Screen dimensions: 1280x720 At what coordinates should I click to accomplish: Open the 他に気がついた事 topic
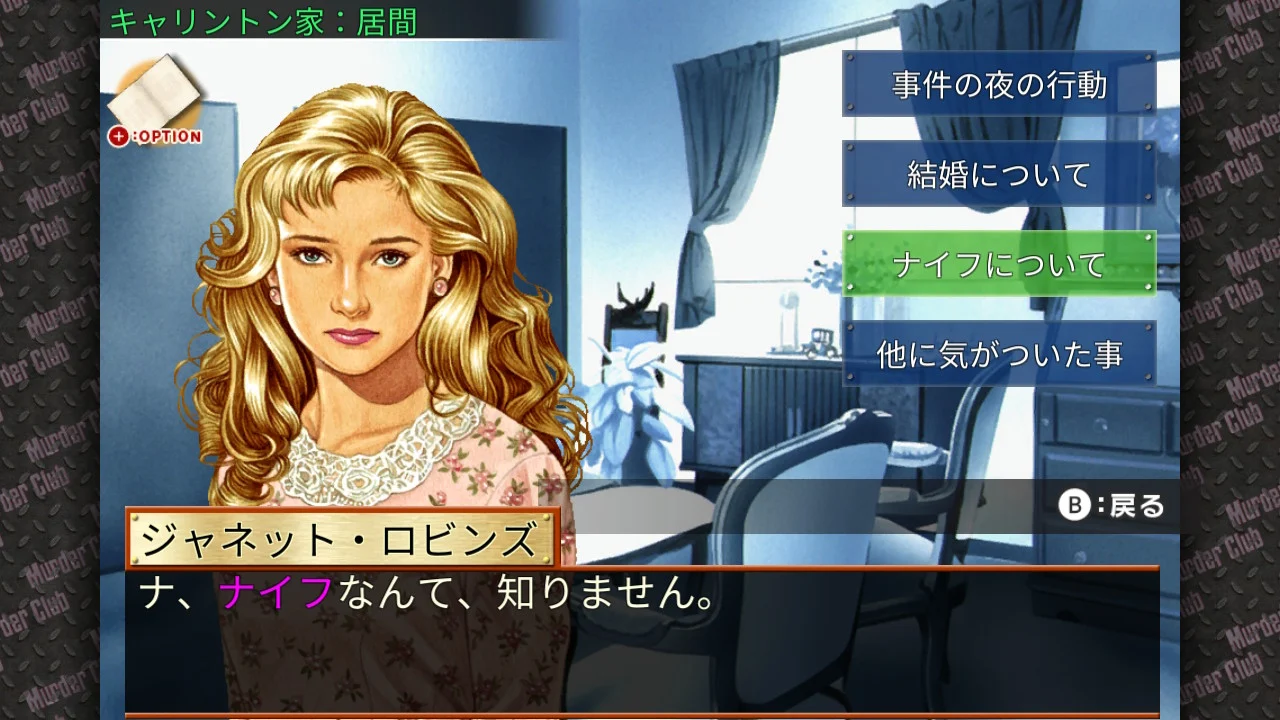coord(999,352)
